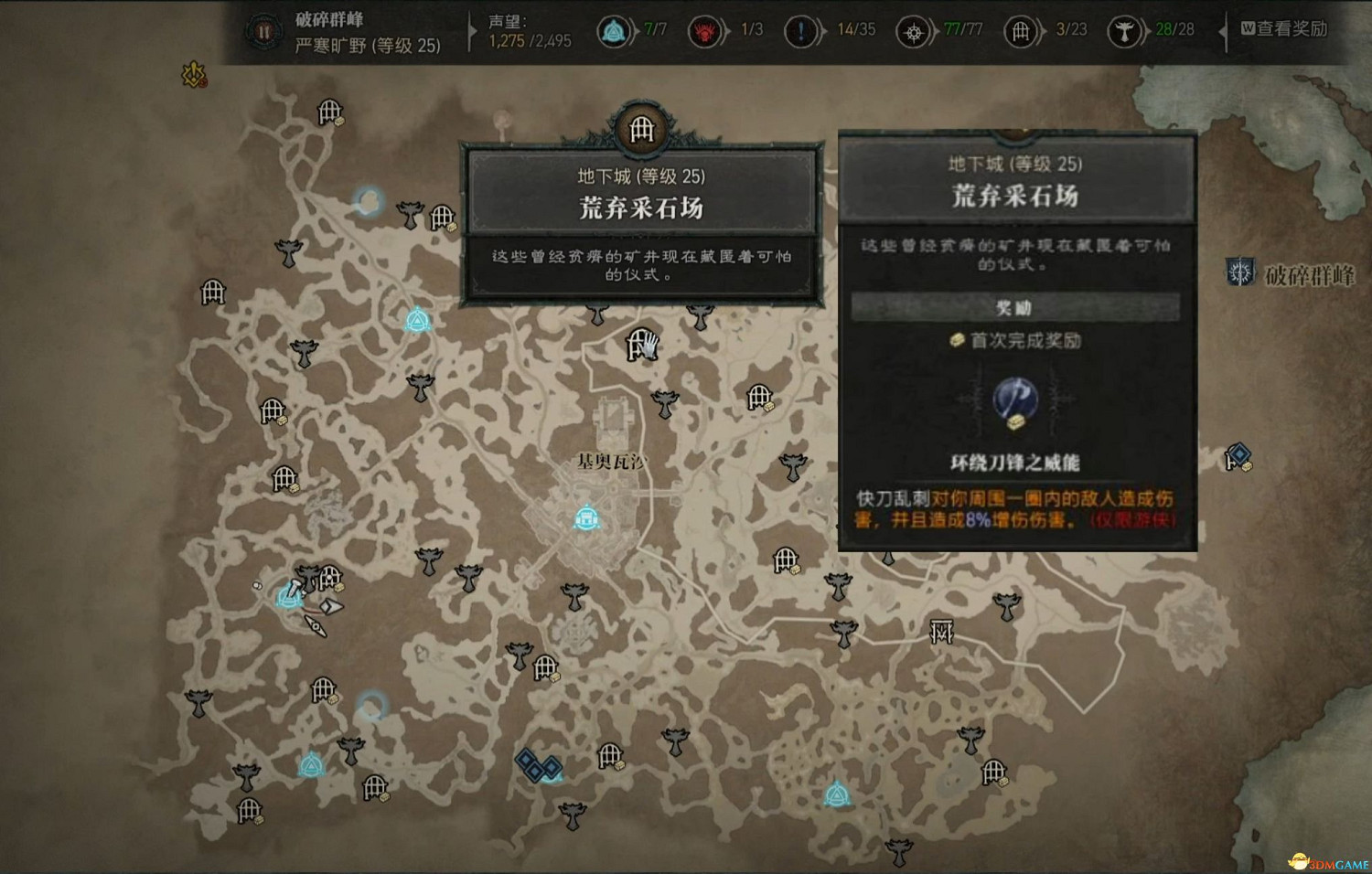This screenshot has height=874, width=1372.
Task: Click the left-pointing chevron before 声望
Action: [472, 29]
